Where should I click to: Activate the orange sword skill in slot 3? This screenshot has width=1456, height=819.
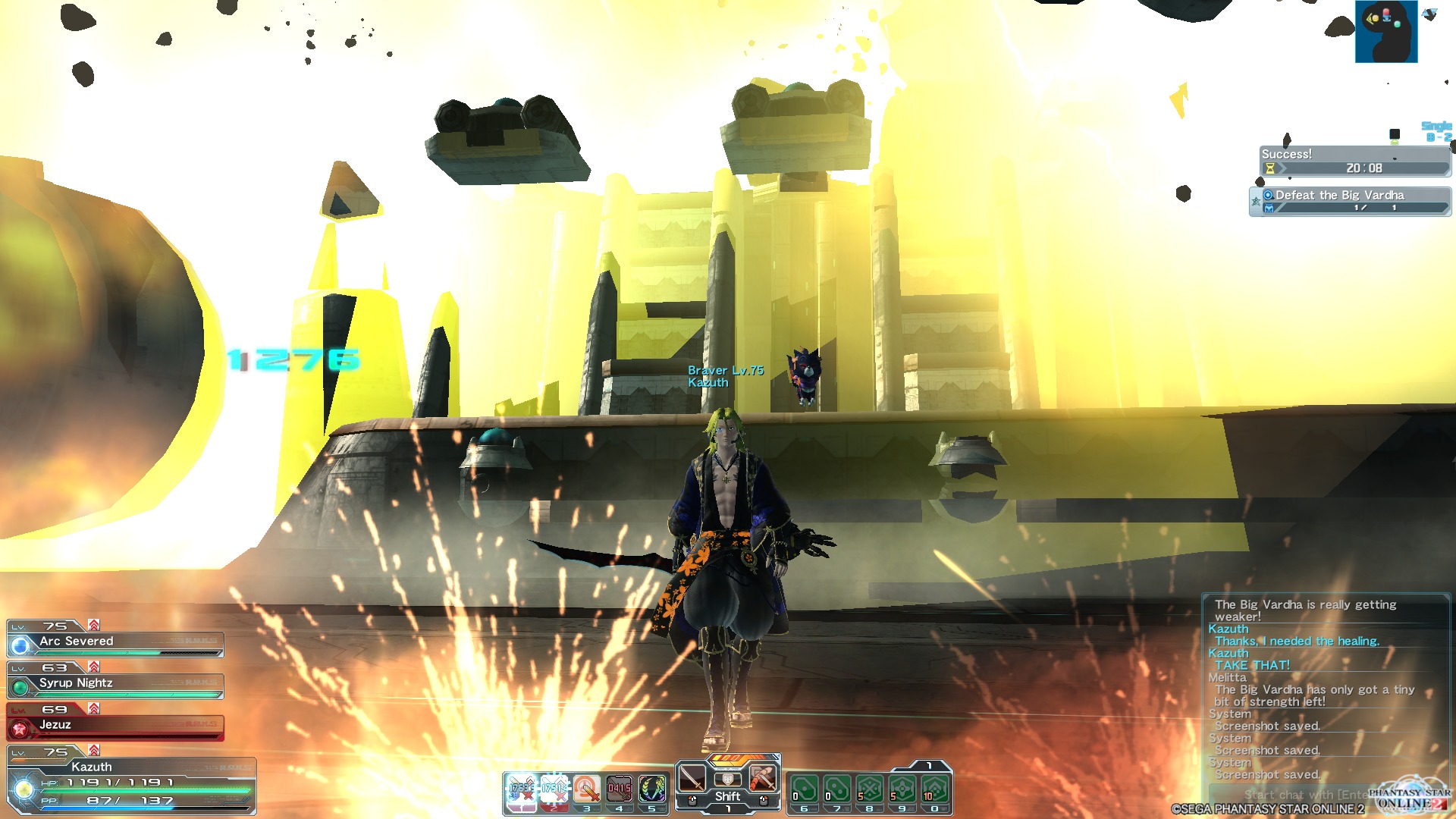[x=586, y=789]
